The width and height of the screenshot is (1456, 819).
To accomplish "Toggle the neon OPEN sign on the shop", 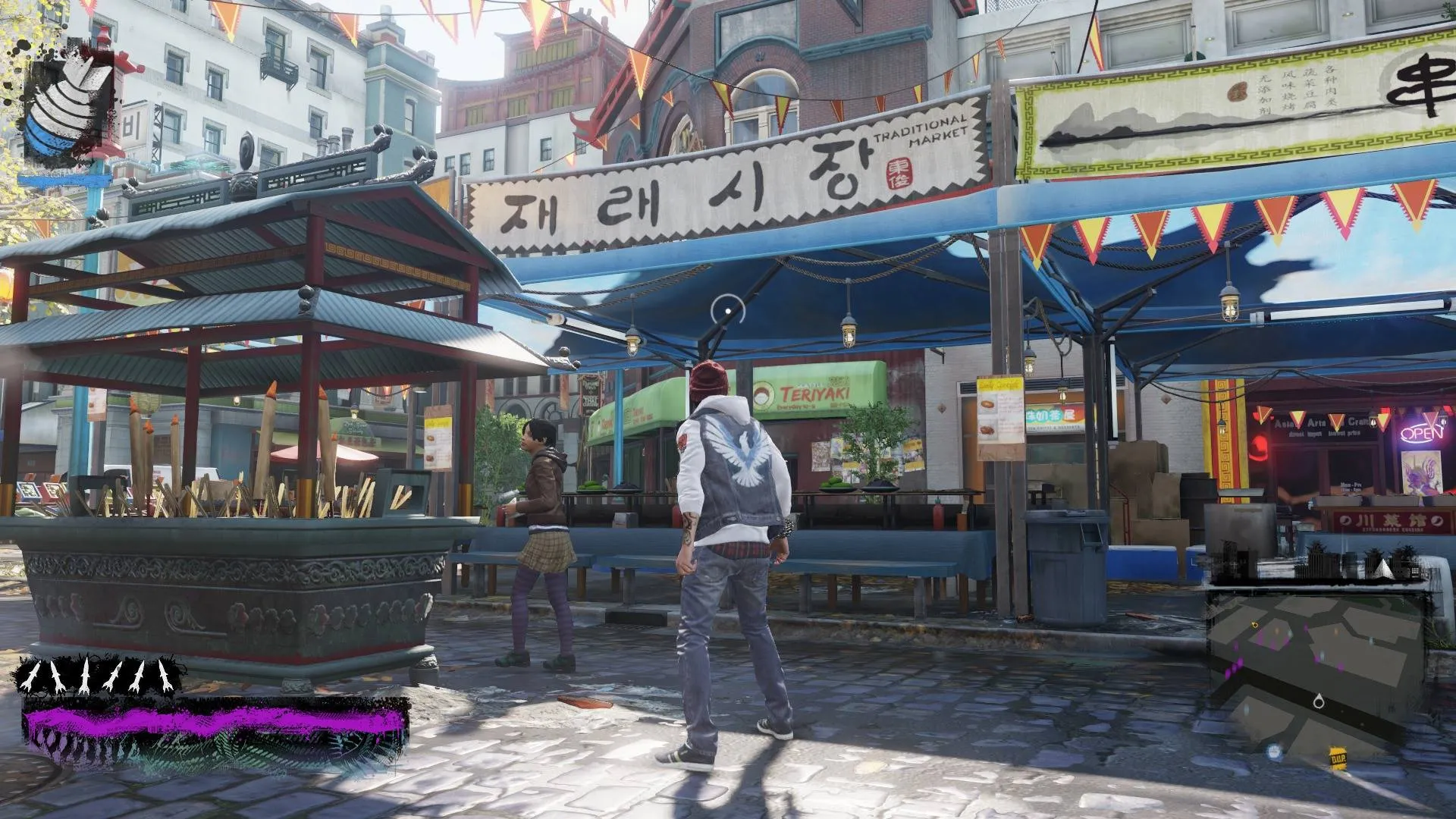I will click(x=1421, y=433).
